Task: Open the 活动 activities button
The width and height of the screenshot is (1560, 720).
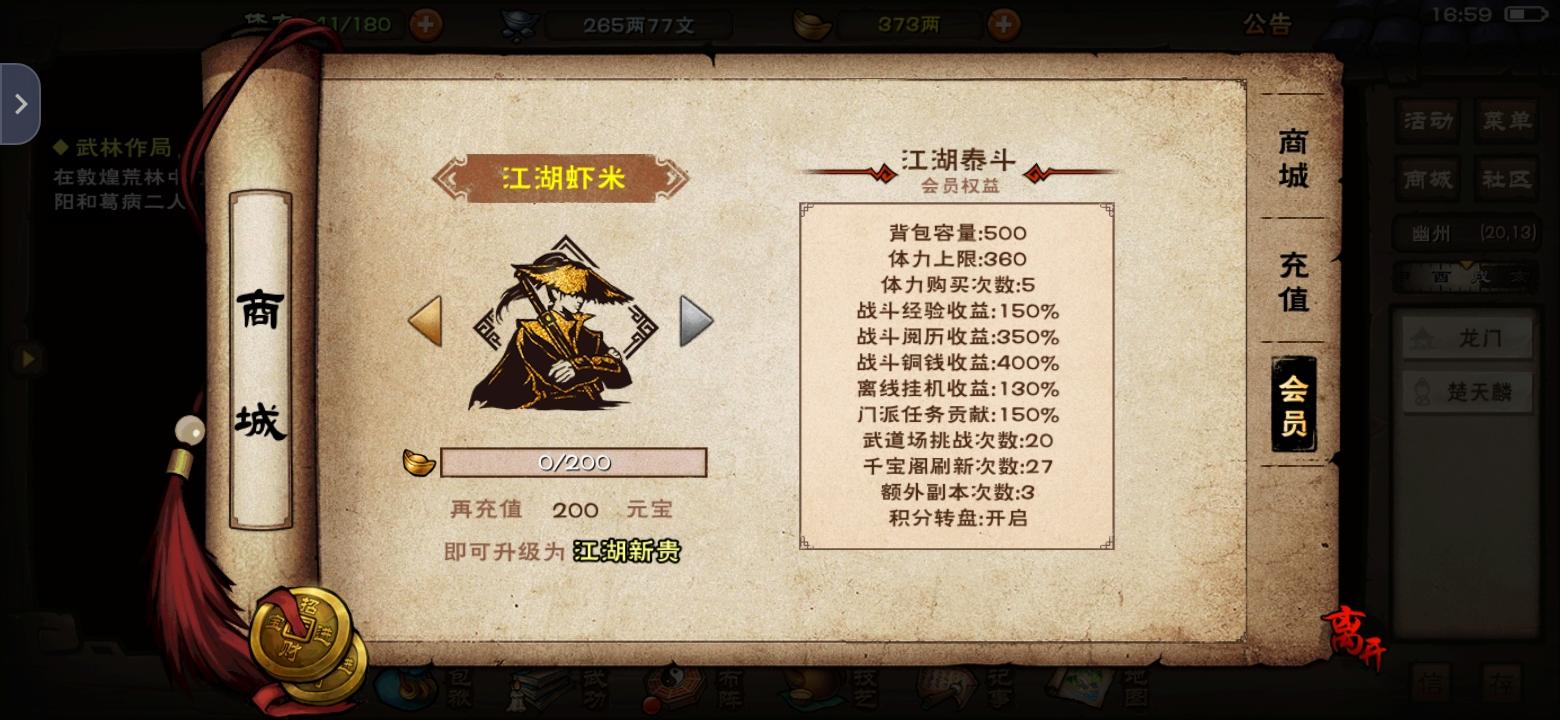Action: coord(1428,120)
